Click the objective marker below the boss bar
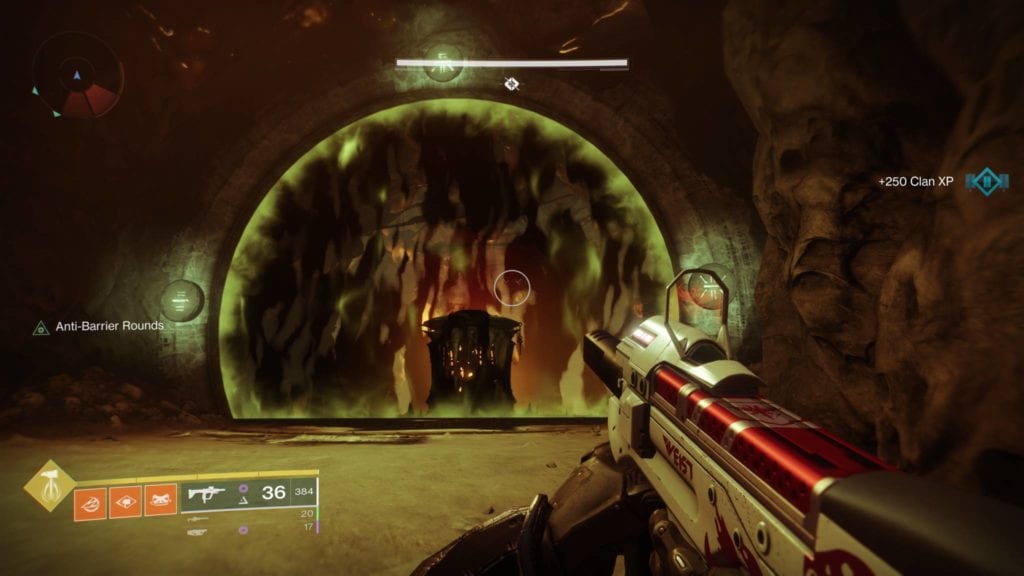1024x576 pixels. 513,84
